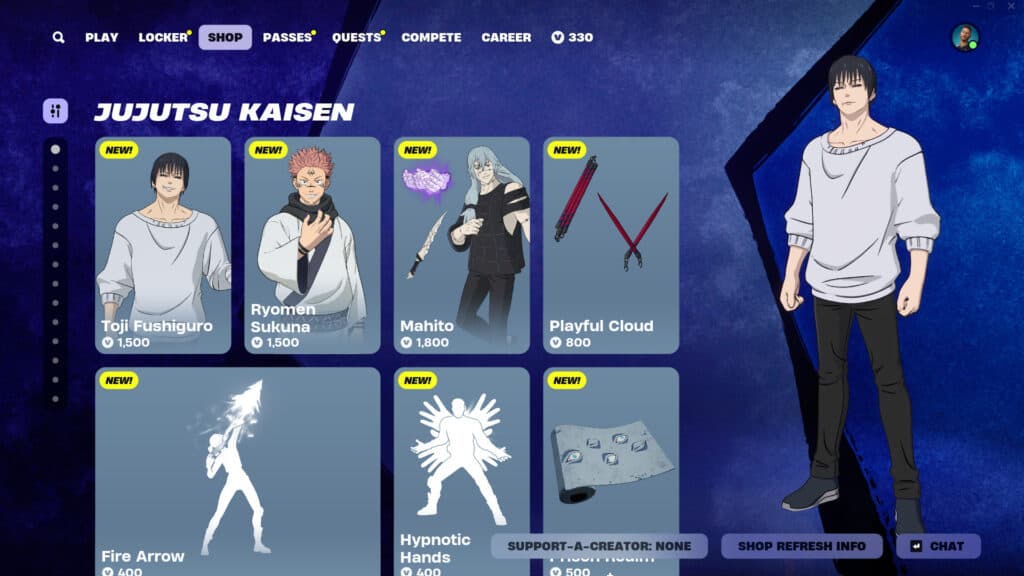Select the Shop tab
Viewport: 1024px width, 576px height.
click(x=225, y=37)
